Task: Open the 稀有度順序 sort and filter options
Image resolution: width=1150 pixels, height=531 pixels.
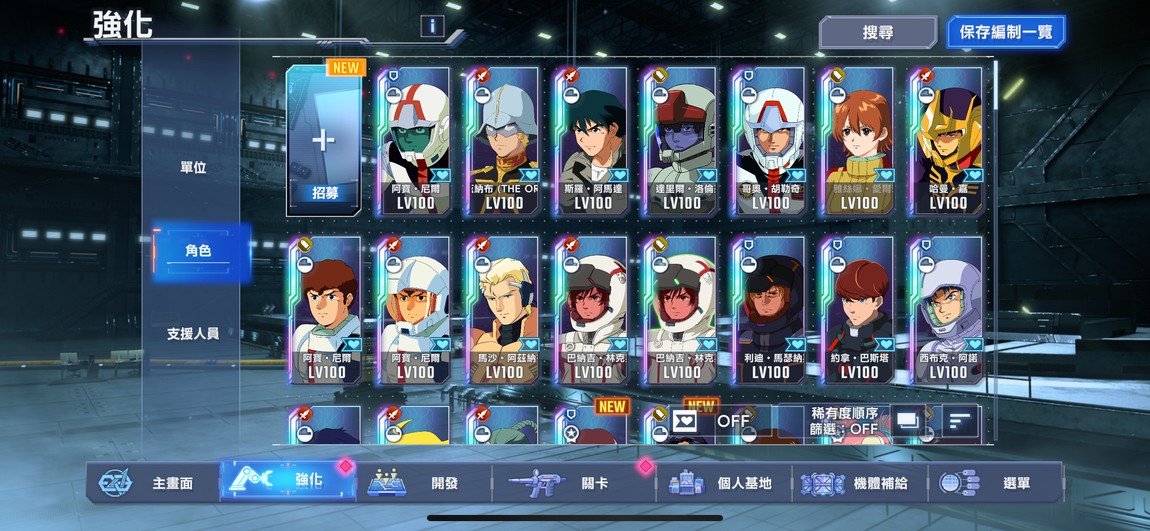Action: 845,421
